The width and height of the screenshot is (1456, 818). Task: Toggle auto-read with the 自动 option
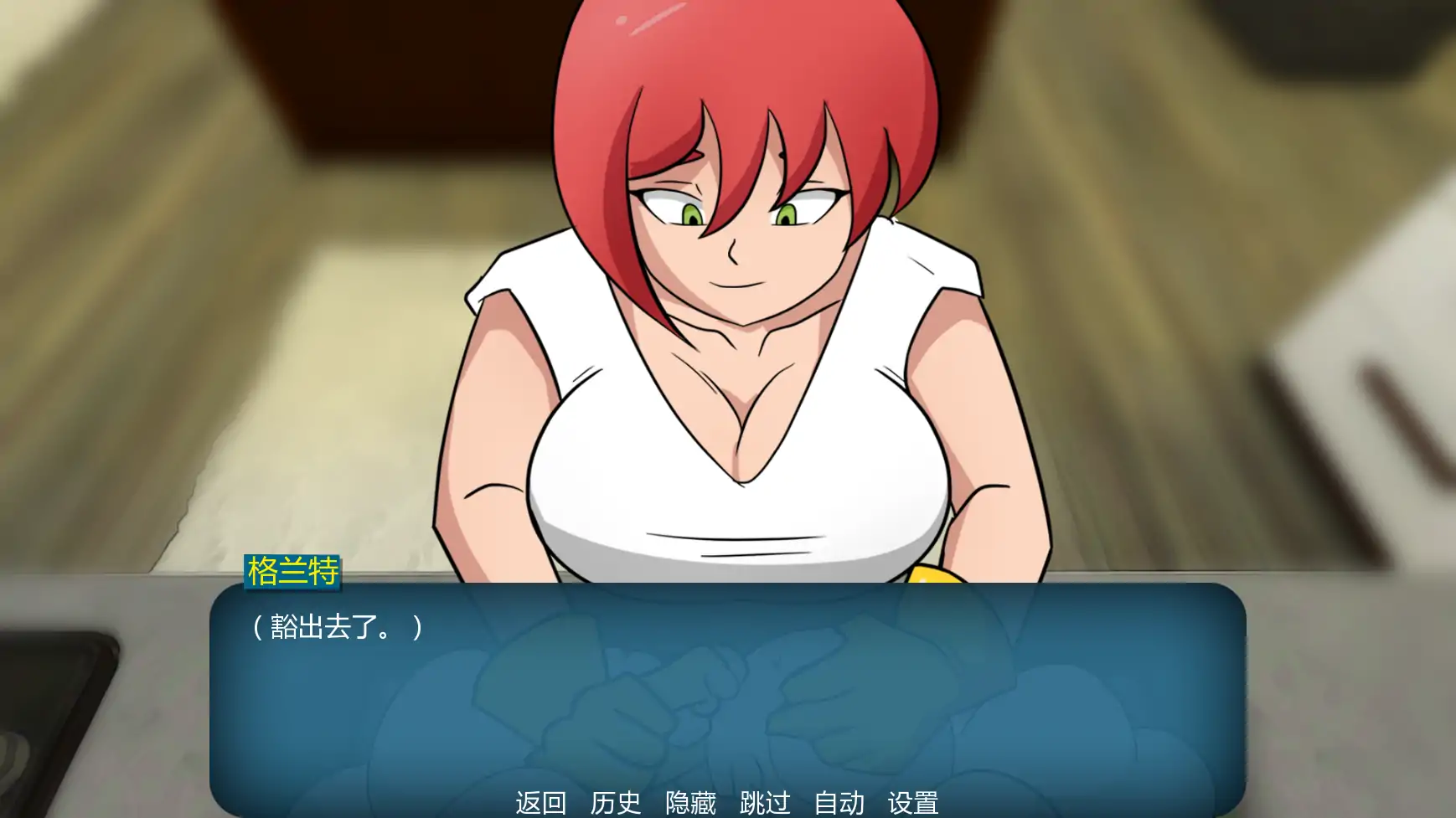839,802
